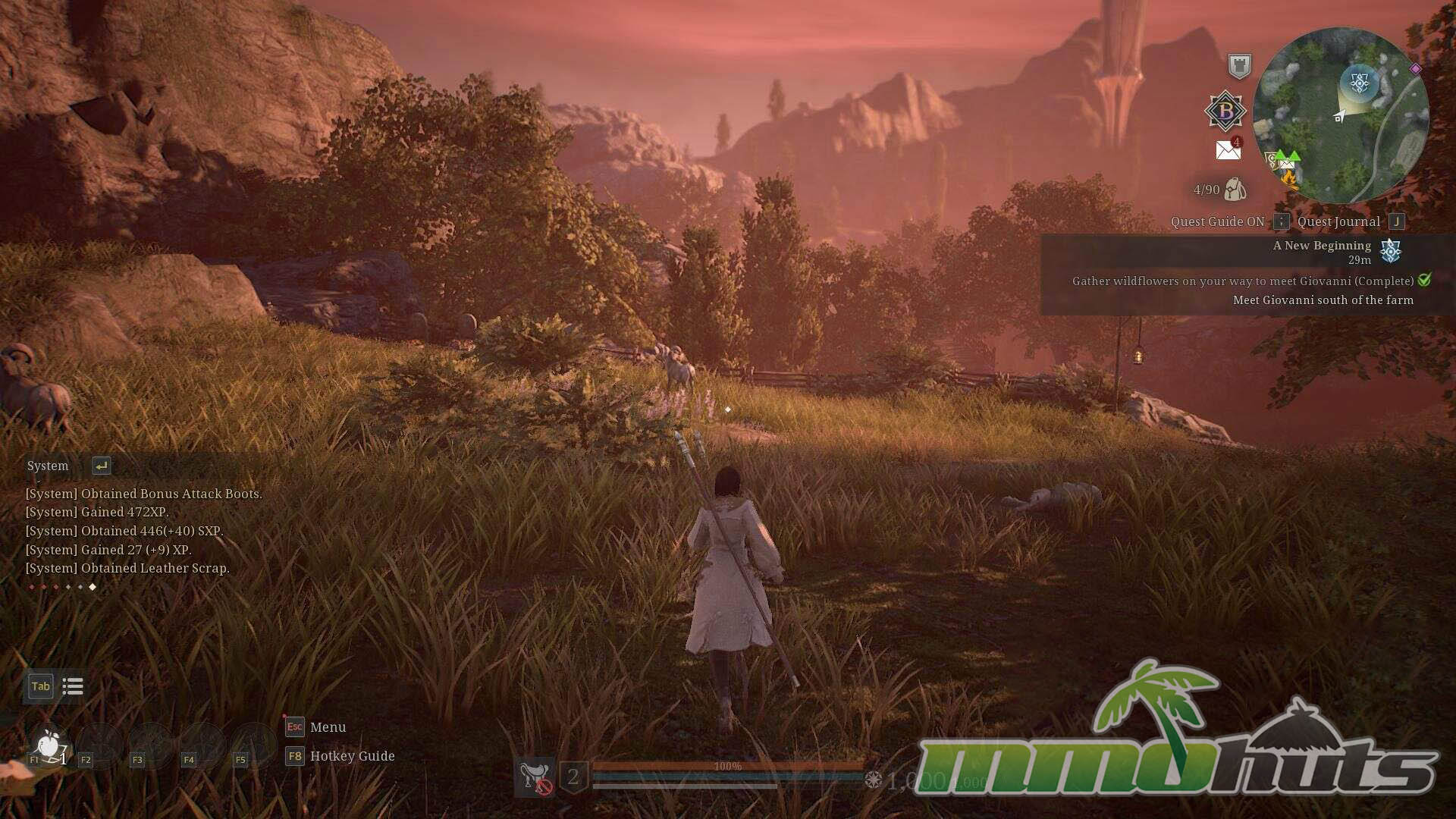This screenshot has height=819, width=1456.
Task: Select the A New Beginning quest tracker
Action: [x=1322, y=246]
